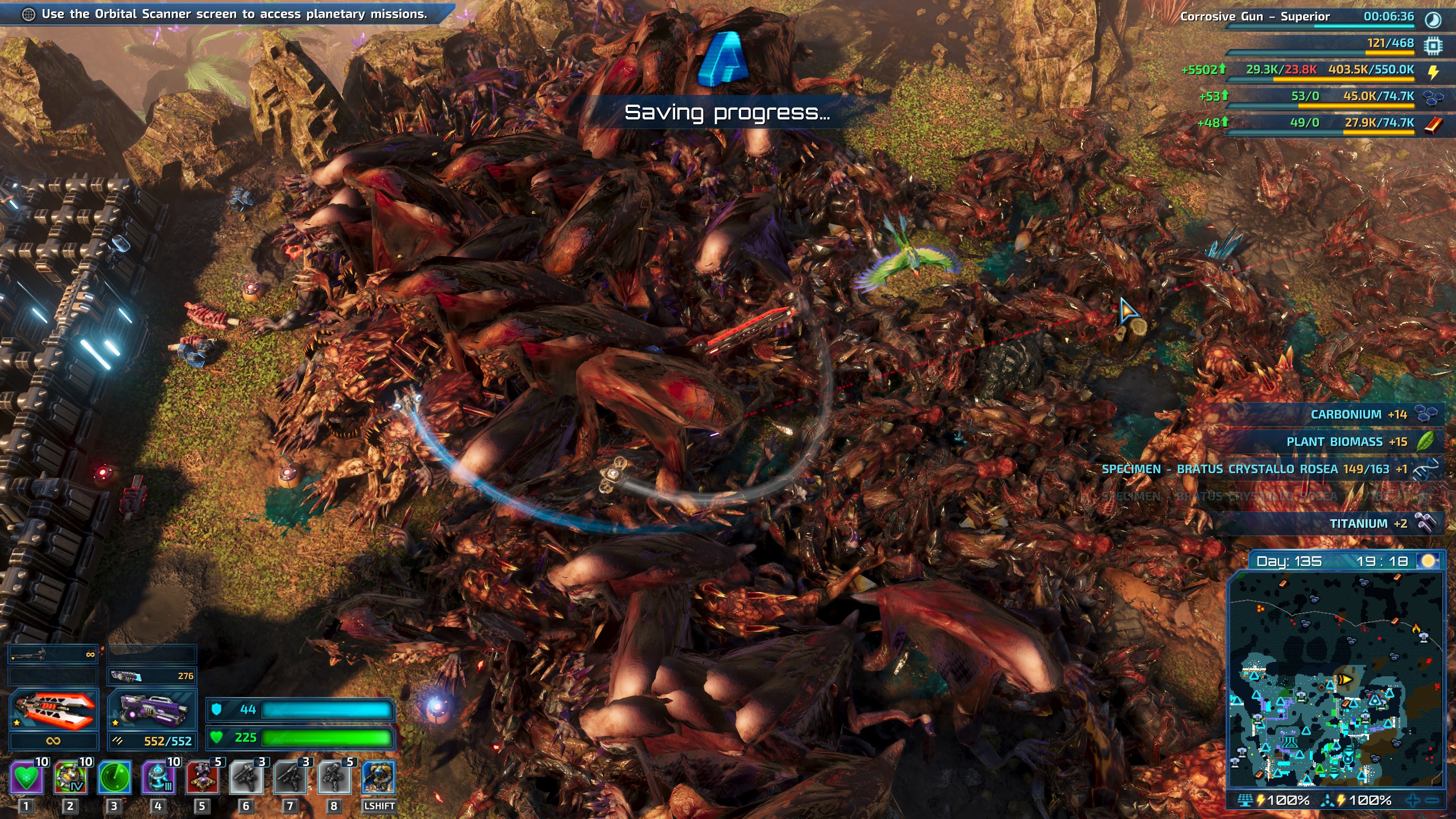Click the flame marker on the minimap
Screen dimensions: 1456x819
1416,628
